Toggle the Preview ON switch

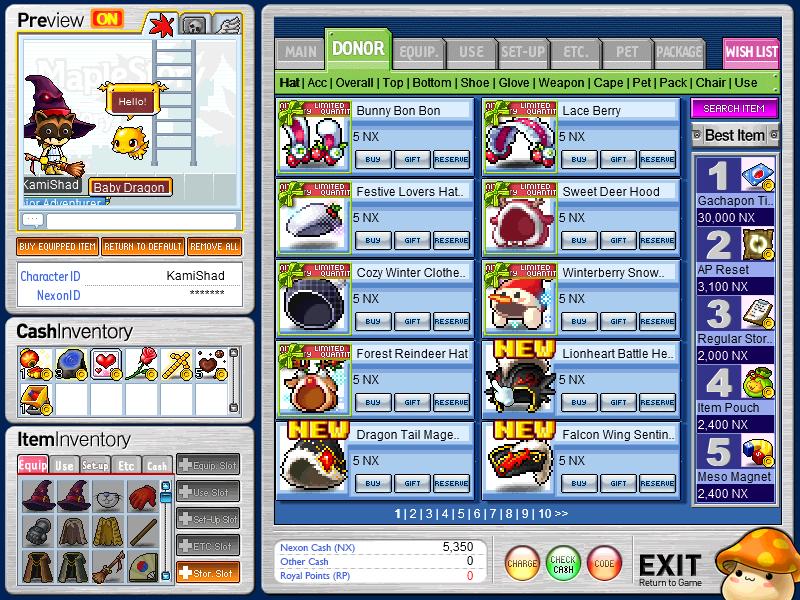tap(104, 19)
